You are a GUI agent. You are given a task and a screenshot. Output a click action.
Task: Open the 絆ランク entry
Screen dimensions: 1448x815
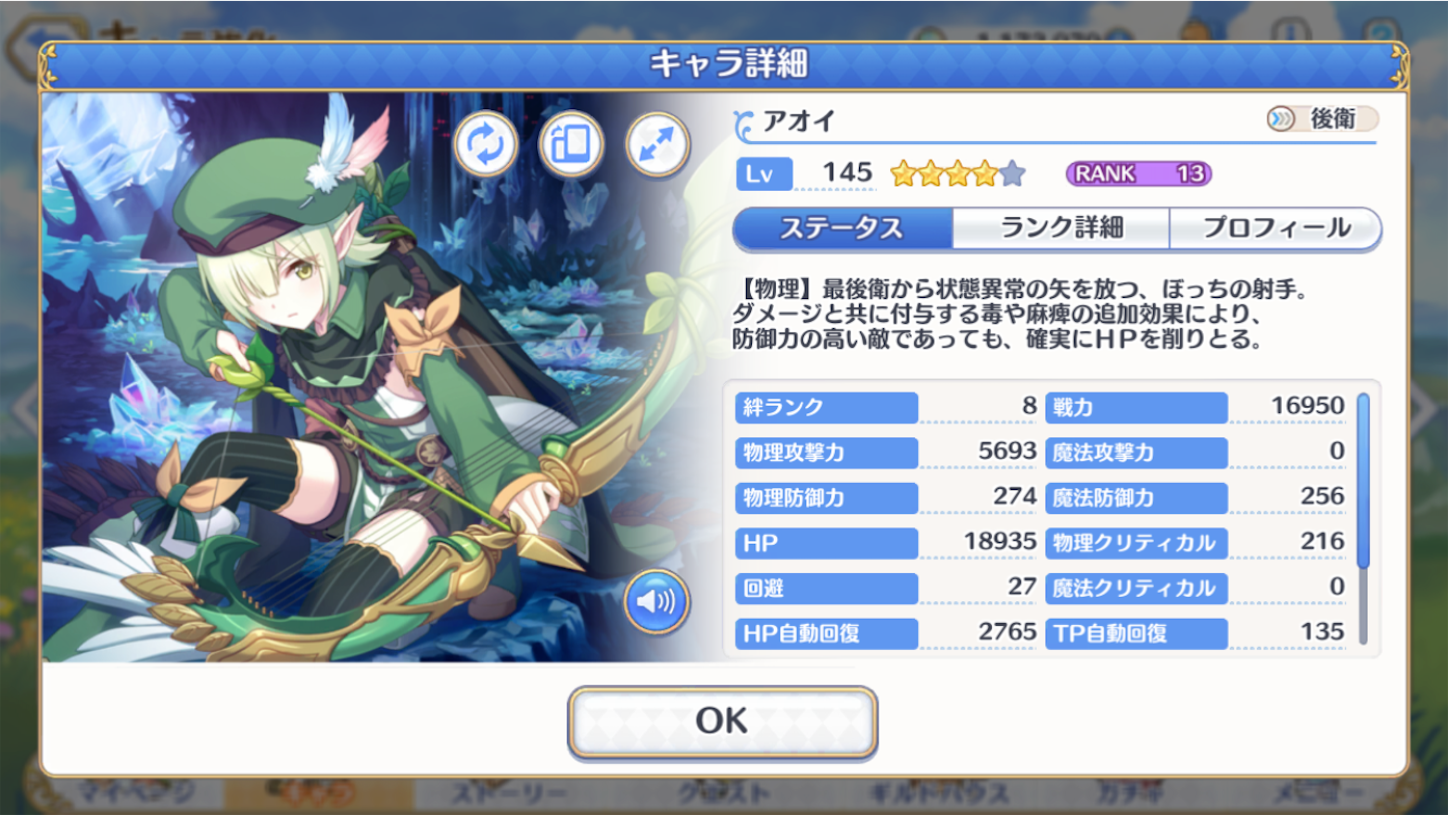click(x=825, y=407)
